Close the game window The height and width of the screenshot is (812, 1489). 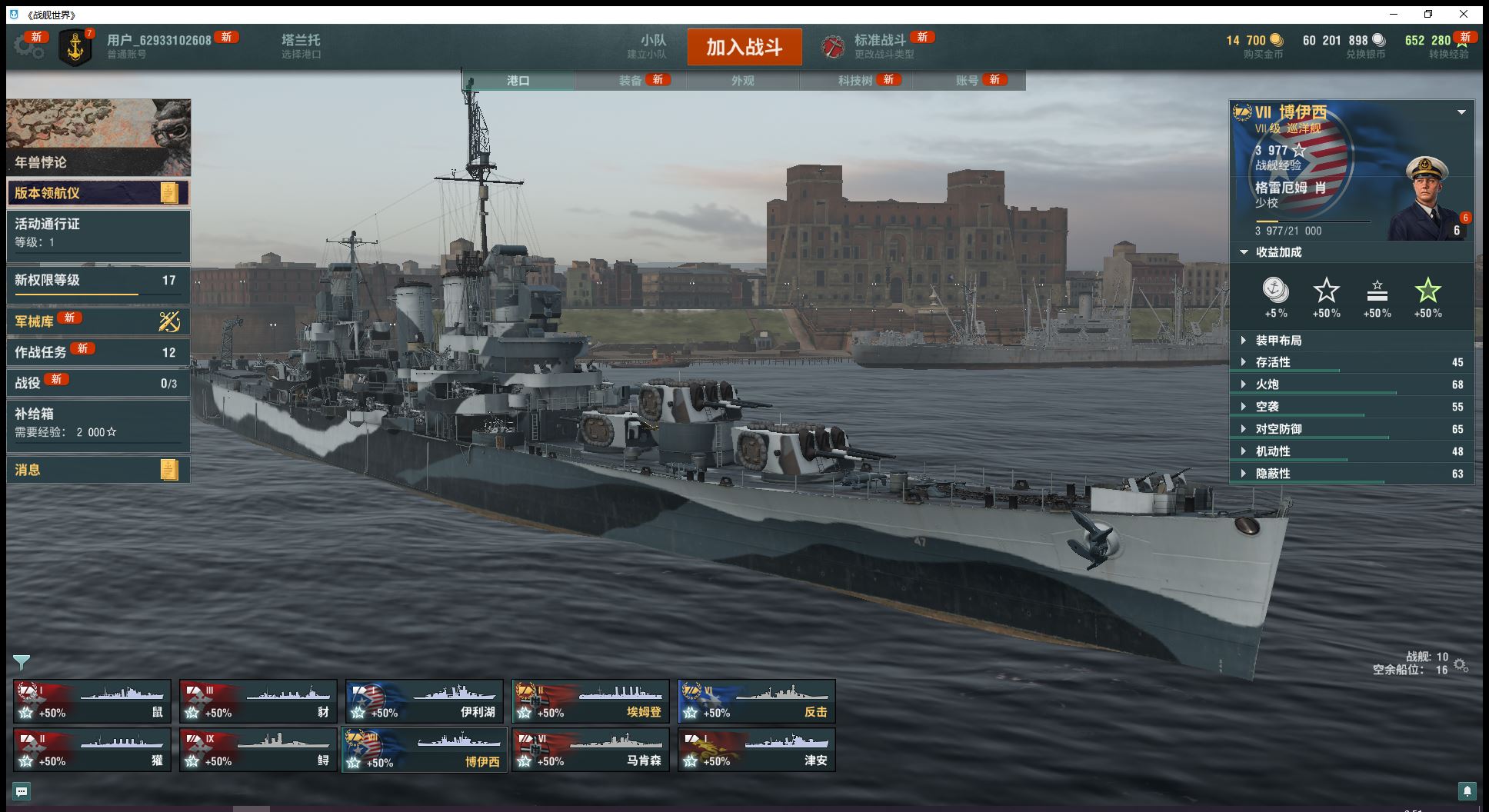pyautogui.click(x=1464, y=14)
